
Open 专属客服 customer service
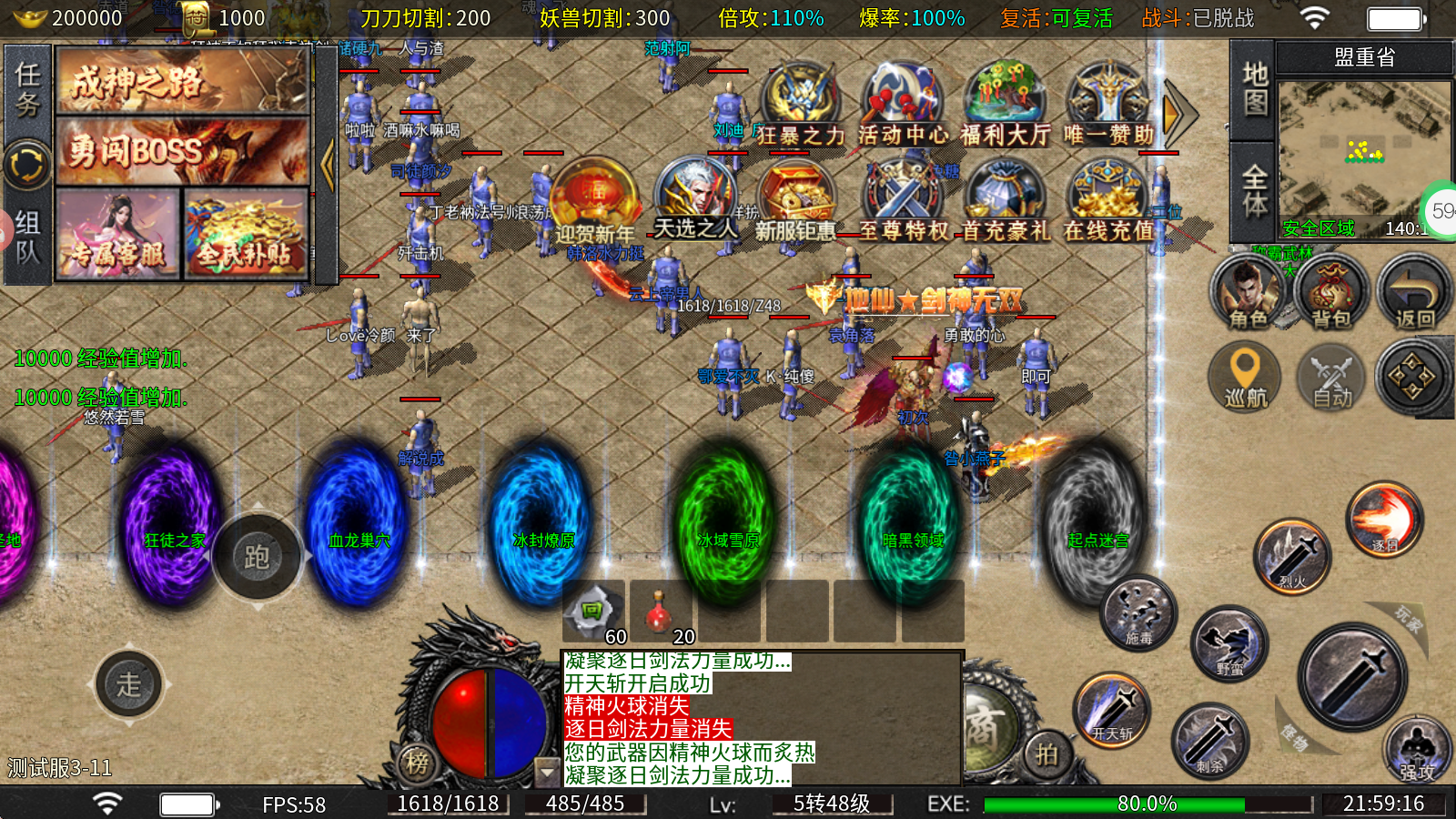coord(118,233)
